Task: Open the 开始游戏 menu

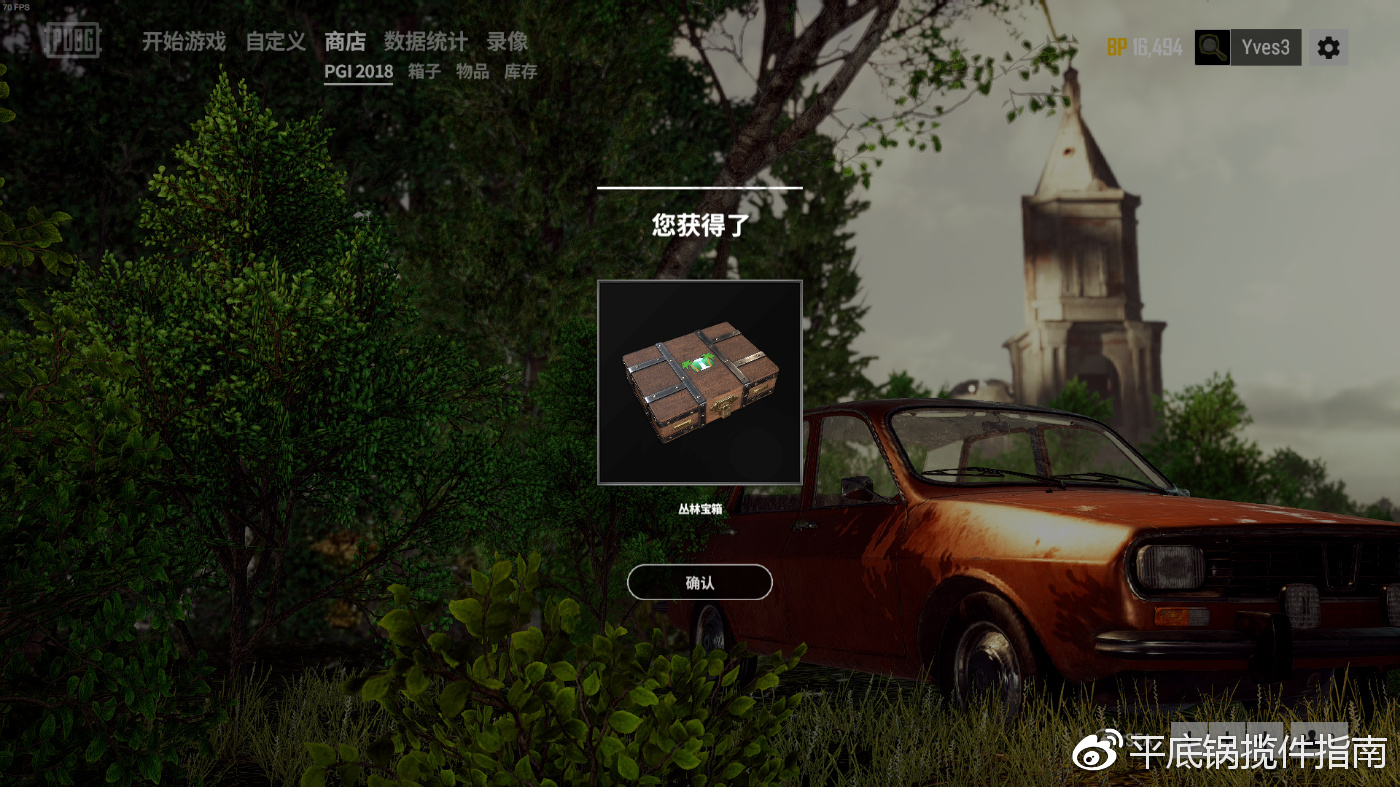Action: coord(183,42)
